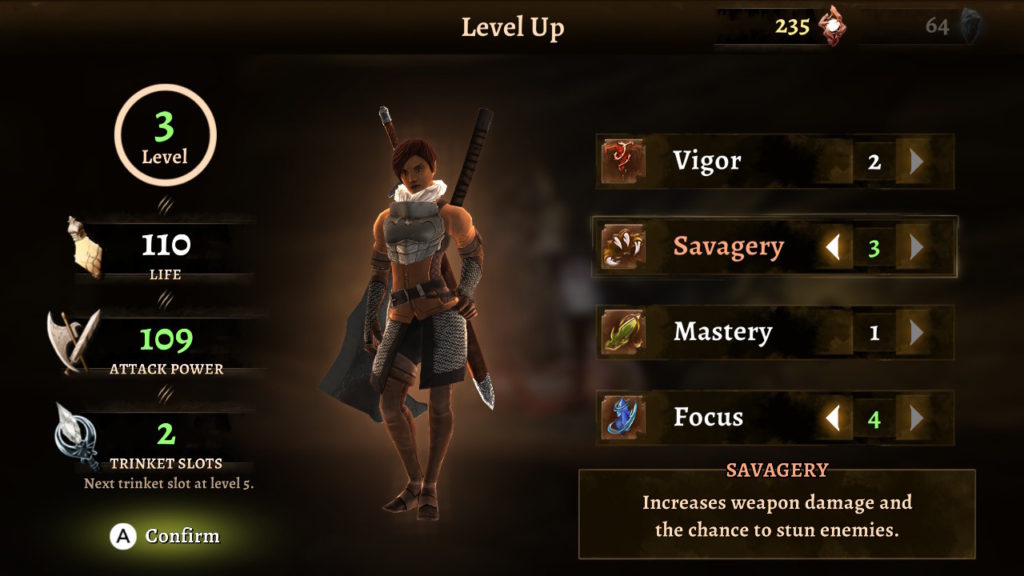
Task: Decrease Savagery with its left arrow
Action: (832, 247)
